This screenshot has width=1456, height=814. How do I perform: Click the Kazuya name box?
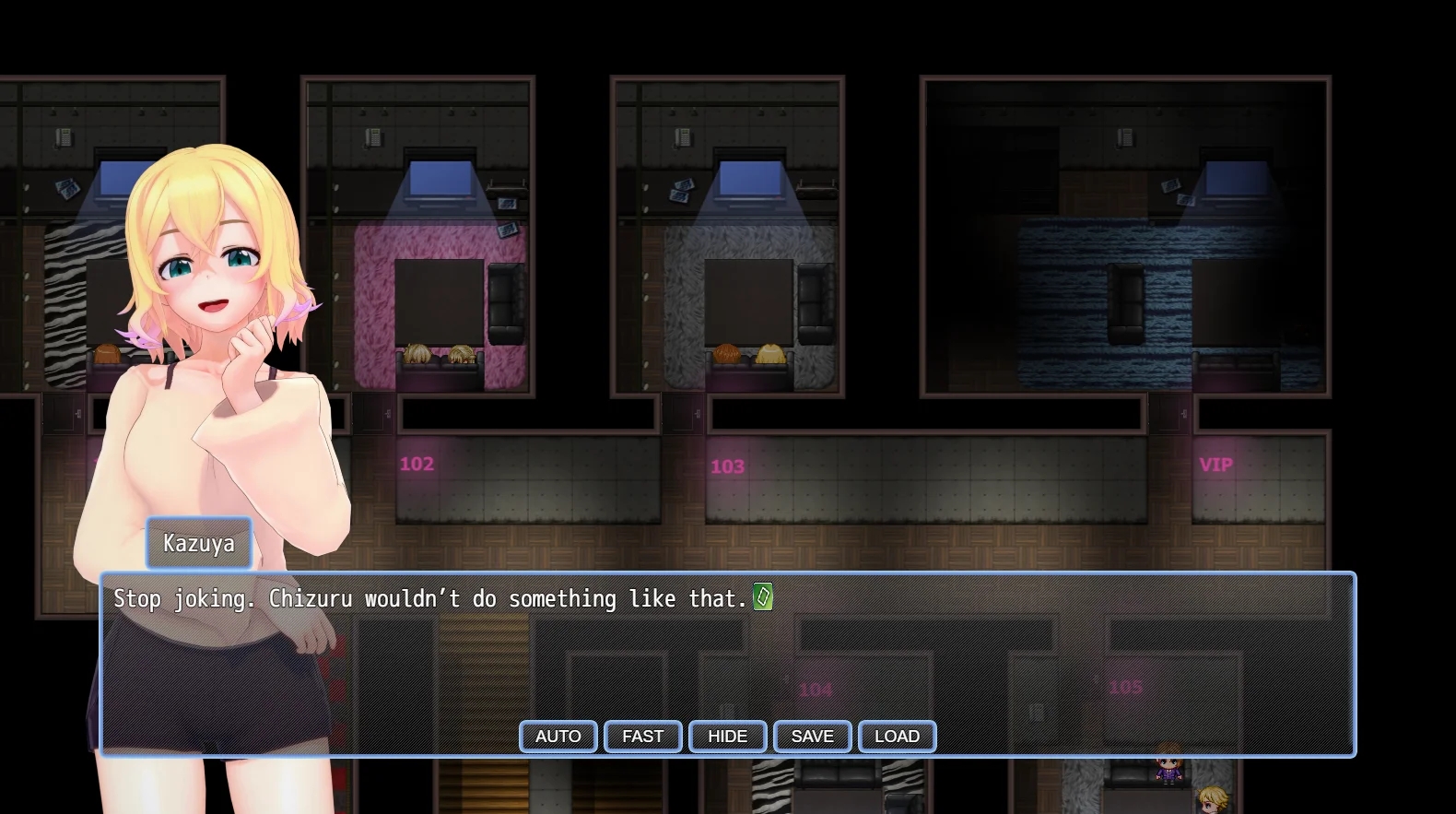coord(198,543)
